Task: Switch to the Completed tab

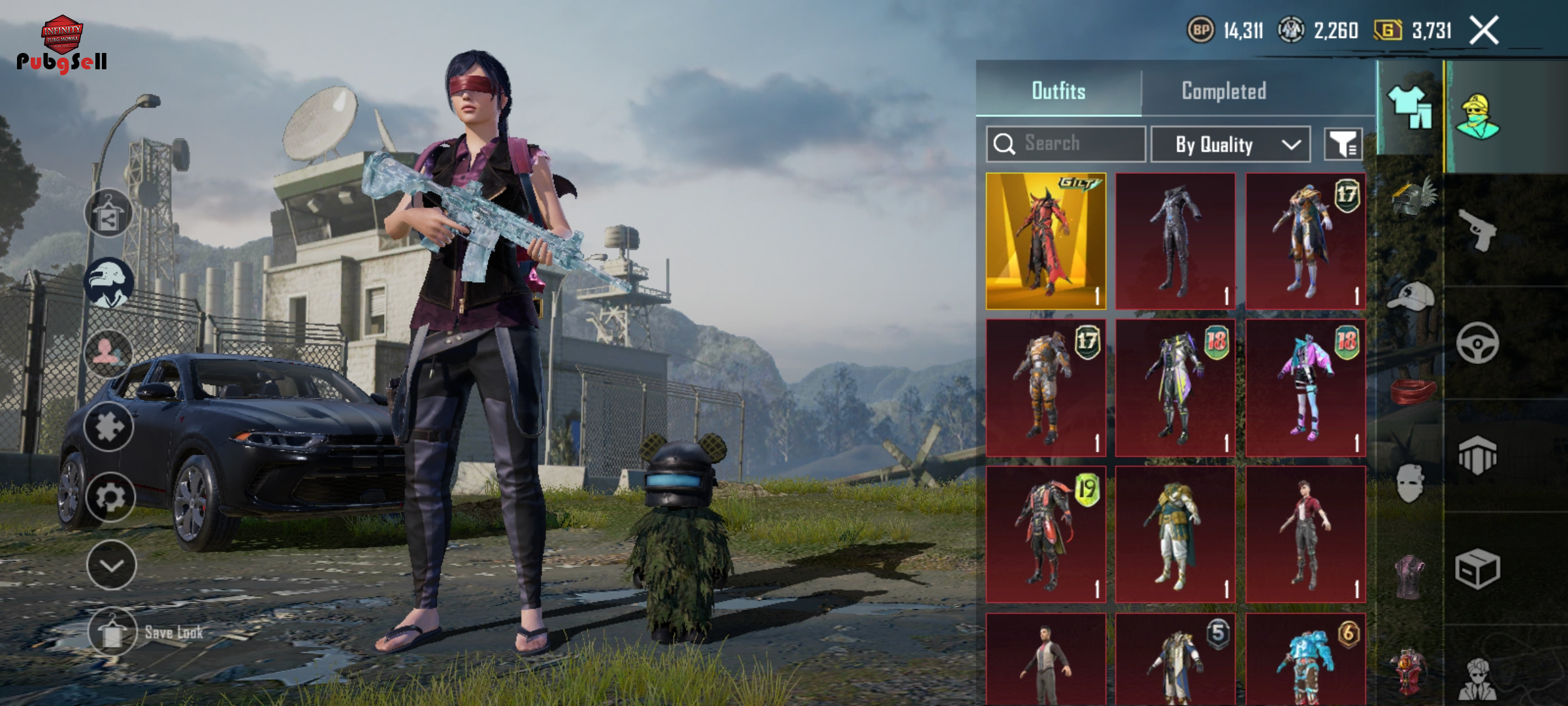Action: [1224, 91]
